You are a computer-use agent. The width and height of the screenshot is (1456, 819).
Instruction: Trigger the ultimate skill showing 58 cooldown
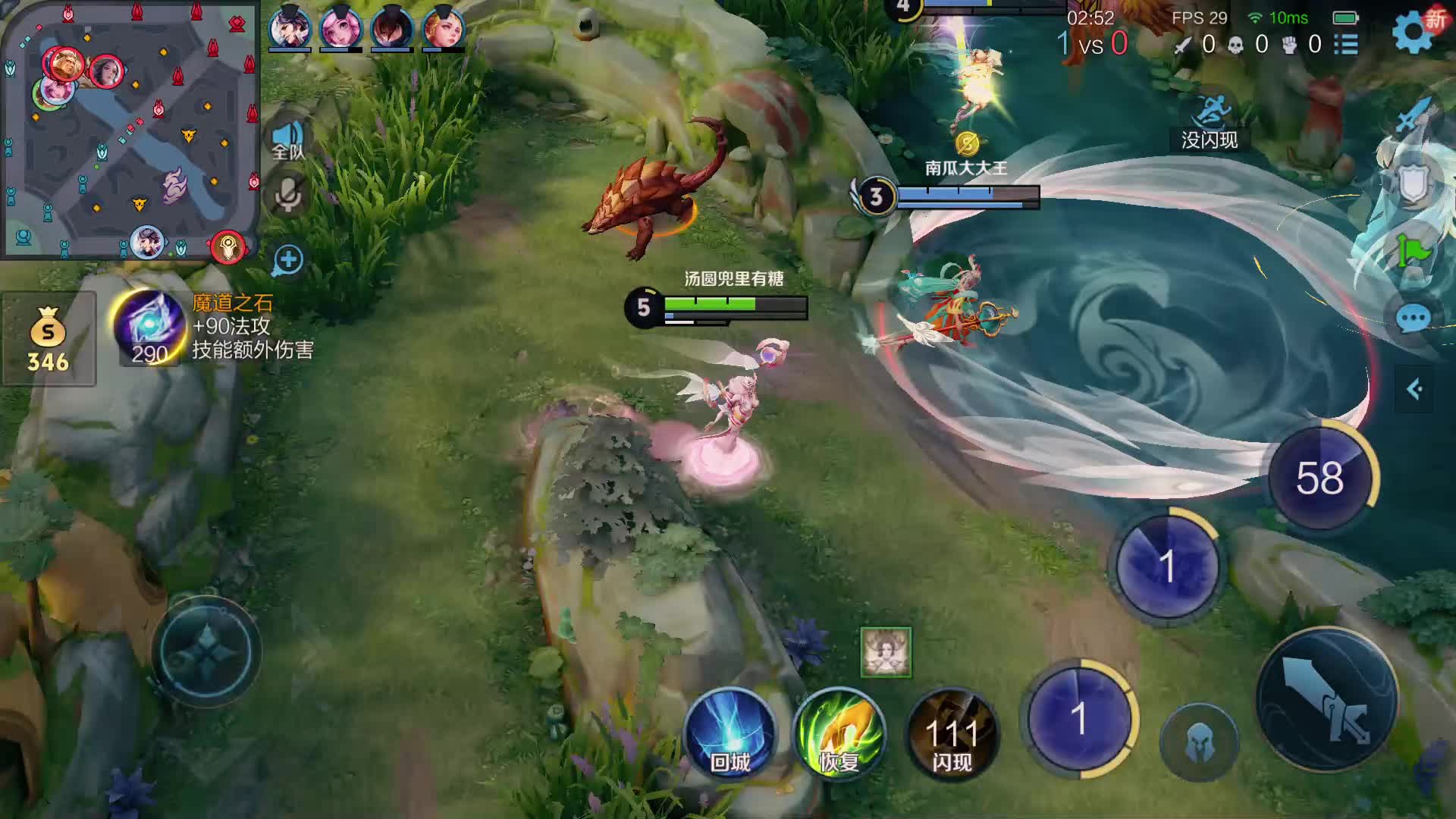coord(1321,478)
